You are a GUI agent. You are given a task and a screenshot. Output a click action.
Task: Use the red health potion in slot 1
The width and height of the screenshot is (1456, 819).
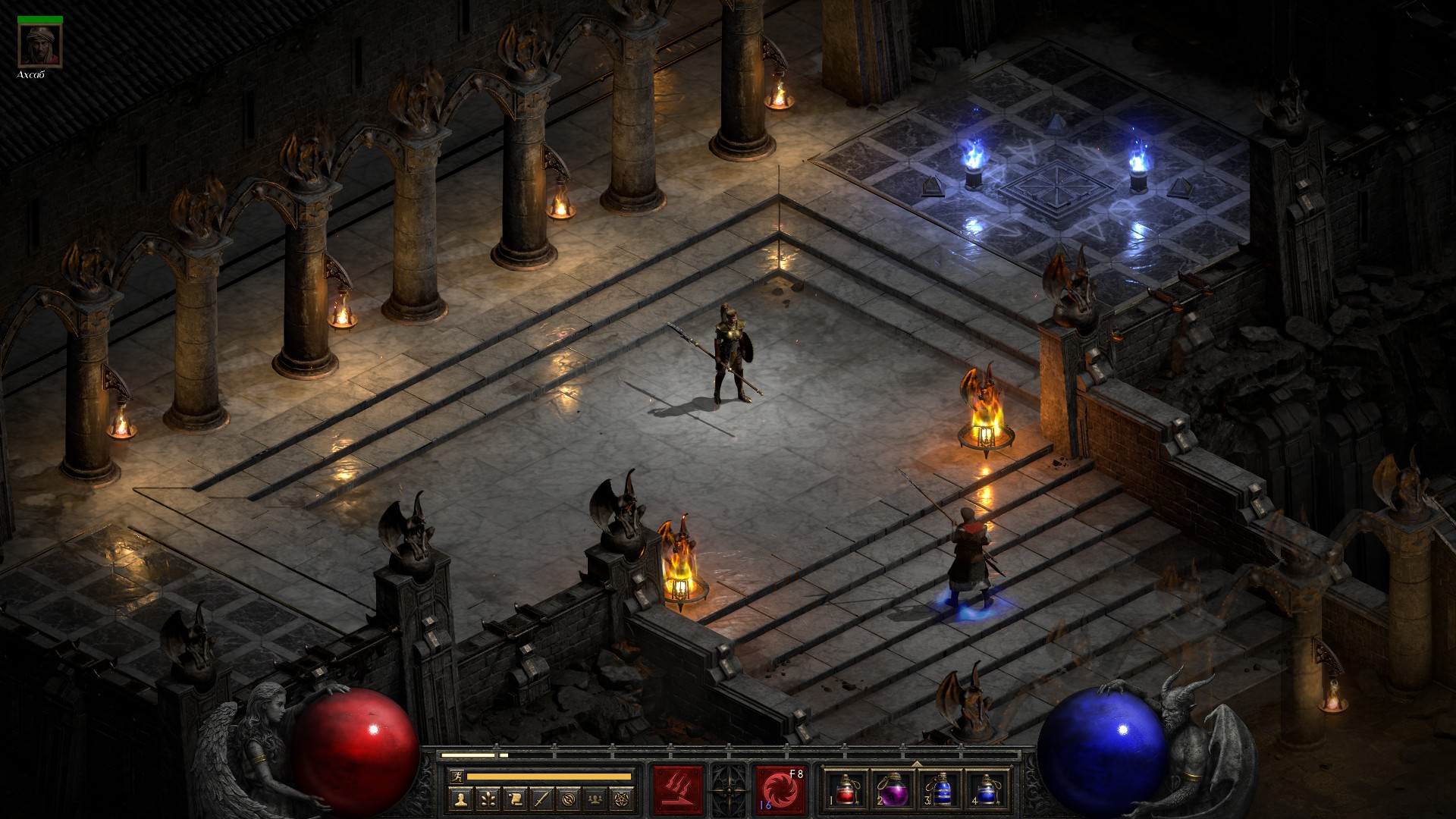click(x=846, y=789)
